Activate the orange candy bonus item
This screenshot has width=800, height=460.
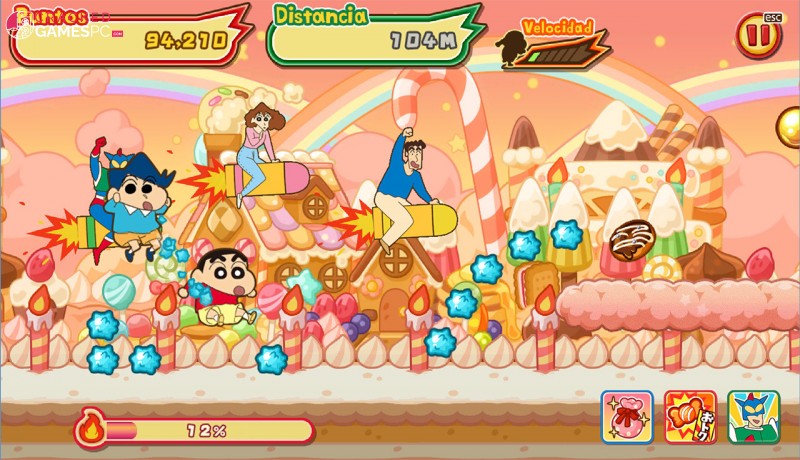click(690, 416)
